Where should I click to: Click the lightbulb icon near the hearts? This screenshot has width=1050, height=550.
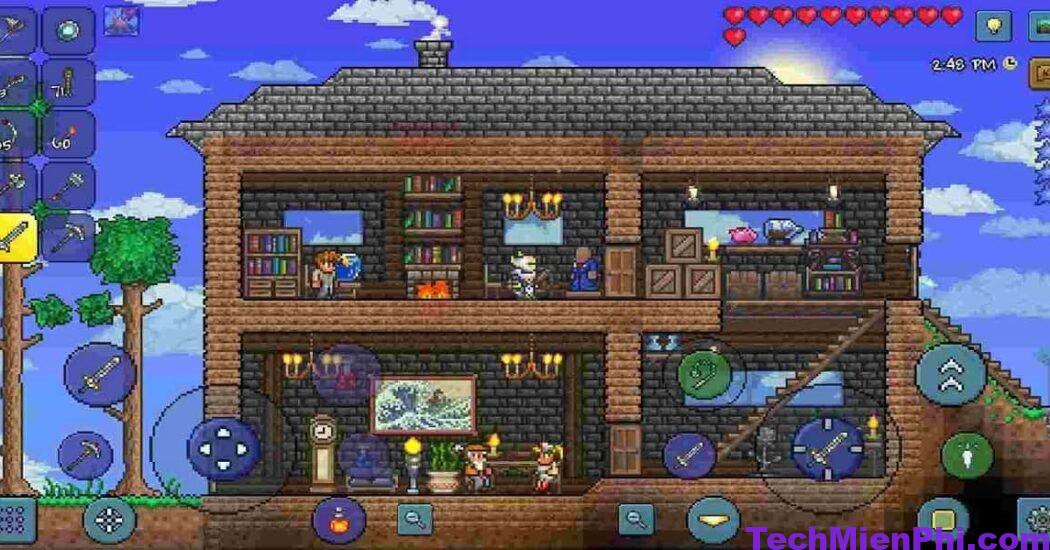click(994, 26)
